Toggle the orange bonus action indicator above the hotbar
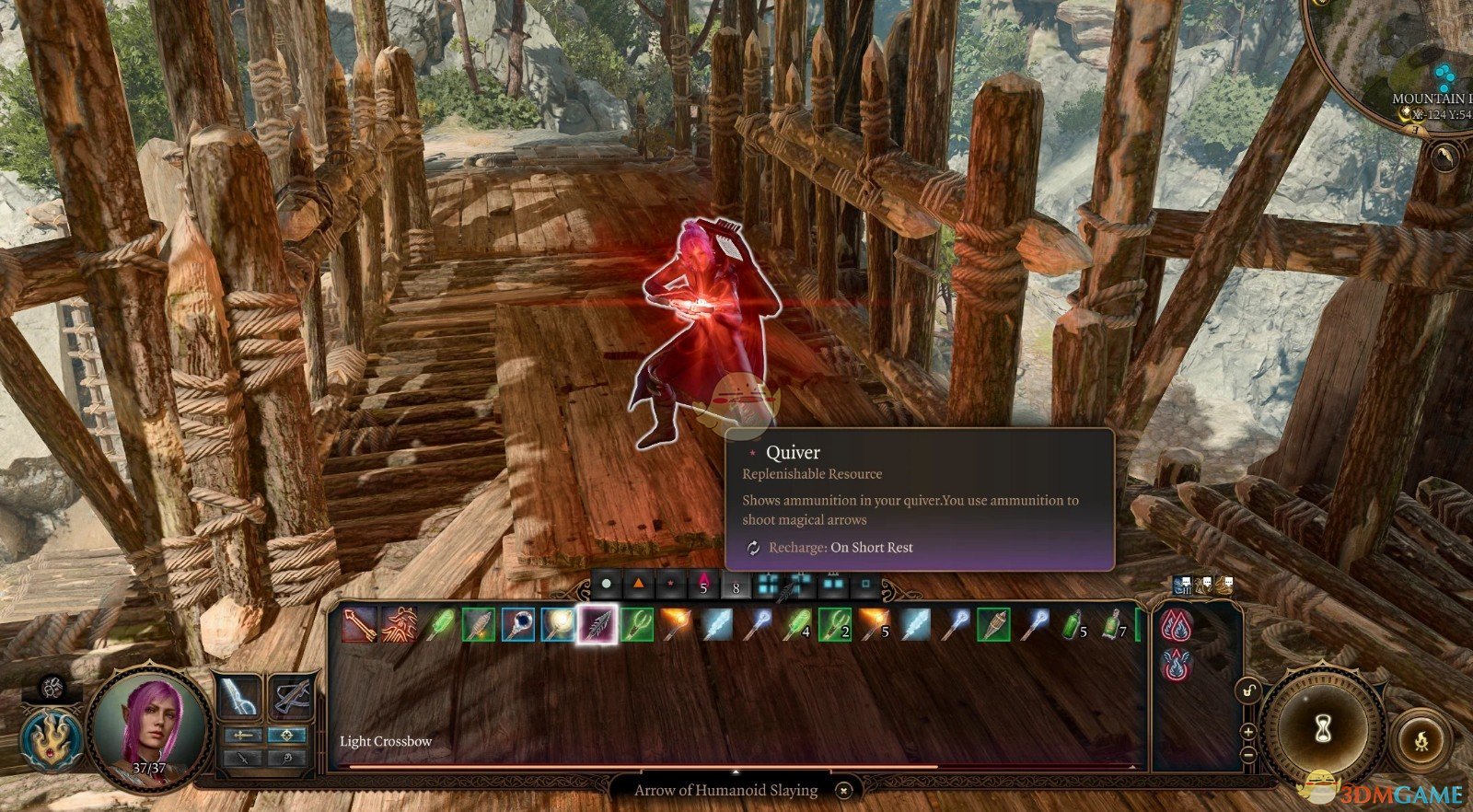This screenshot has width=1473, height=812. pyautogui.click(x=637, y=585)
